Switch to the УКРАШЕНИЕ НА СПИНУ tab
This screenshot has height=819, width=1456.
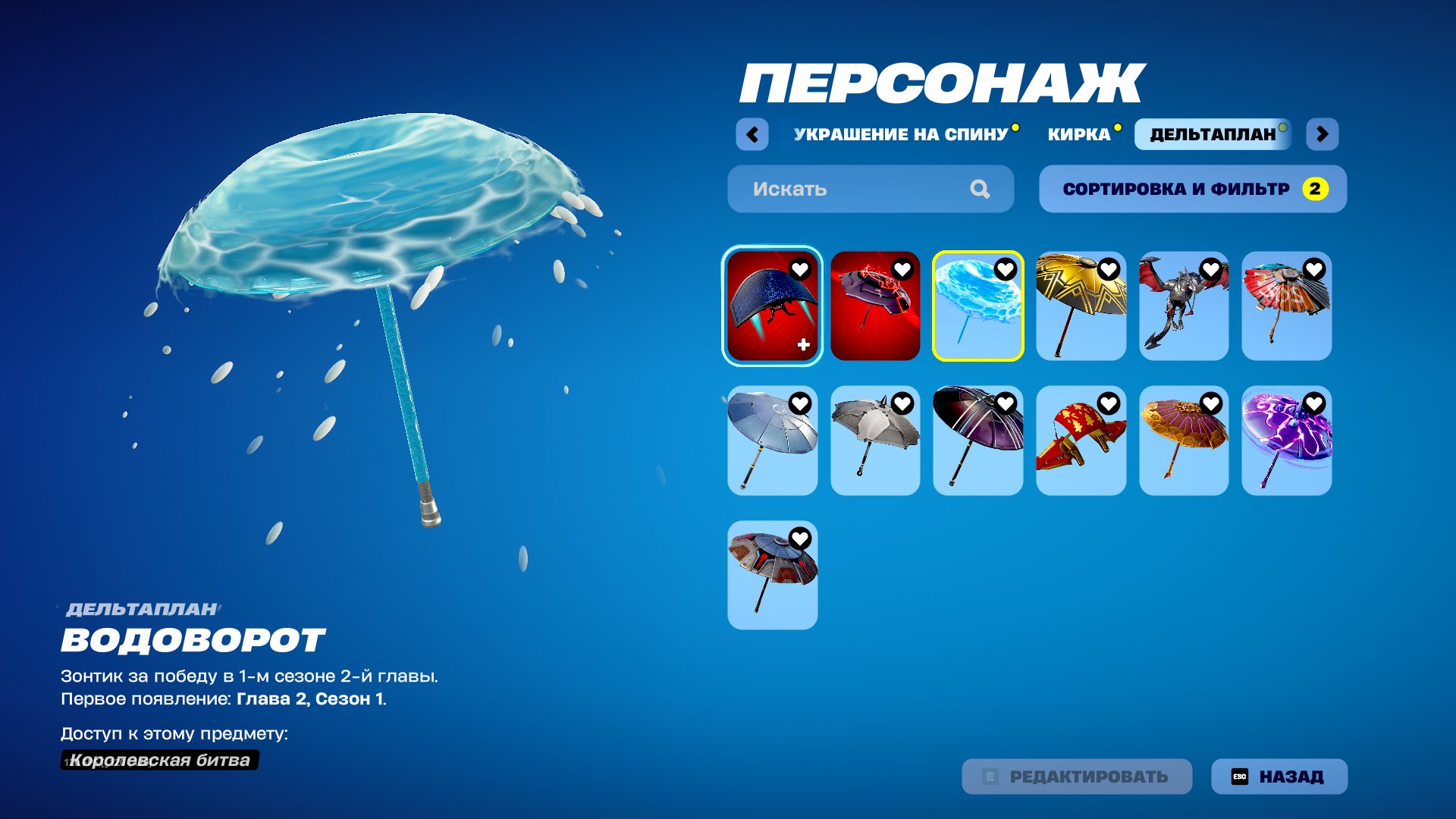[899, 135]
